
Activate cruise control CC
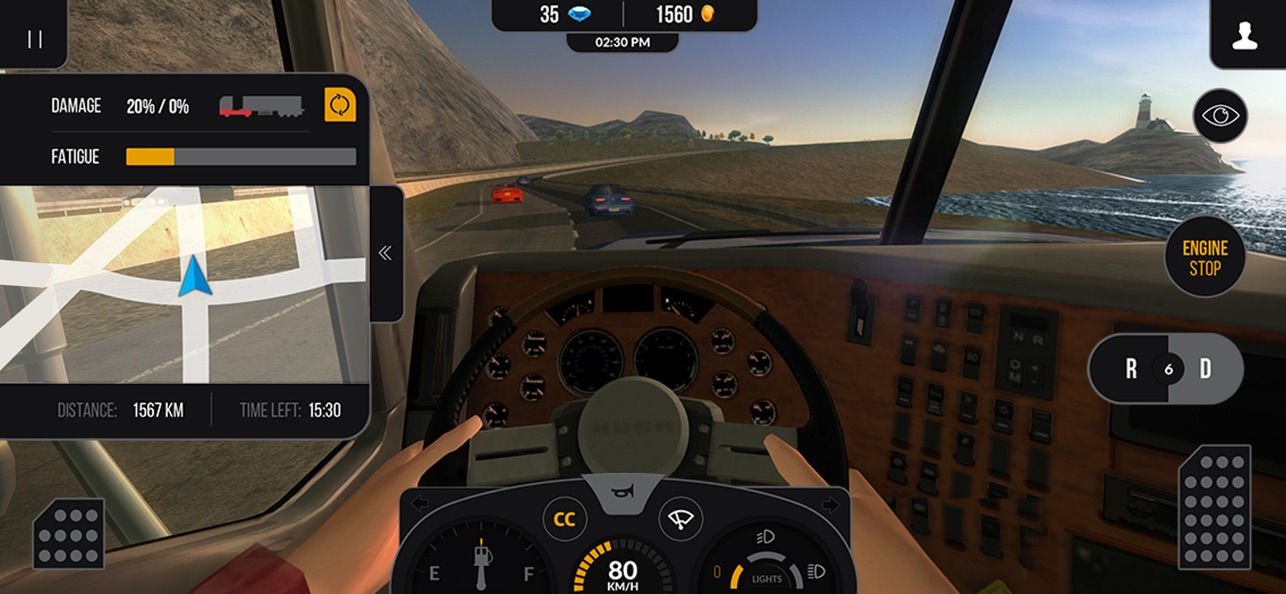565,519
